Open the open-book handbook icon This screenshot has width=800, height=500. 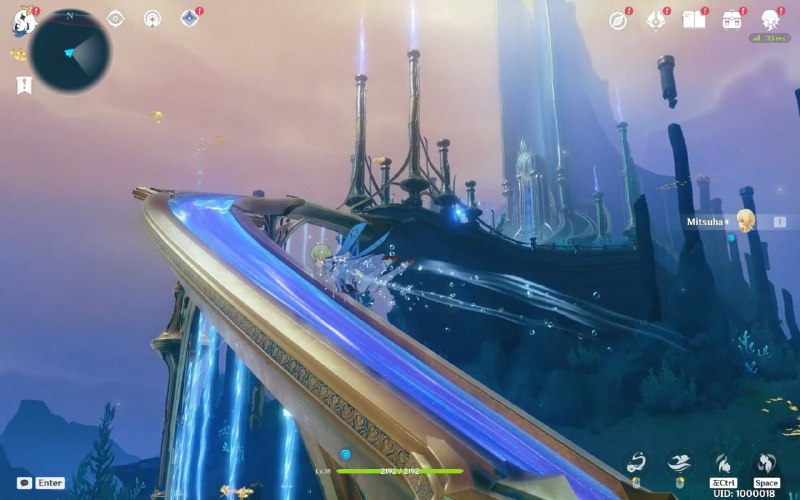pos(693,20)
